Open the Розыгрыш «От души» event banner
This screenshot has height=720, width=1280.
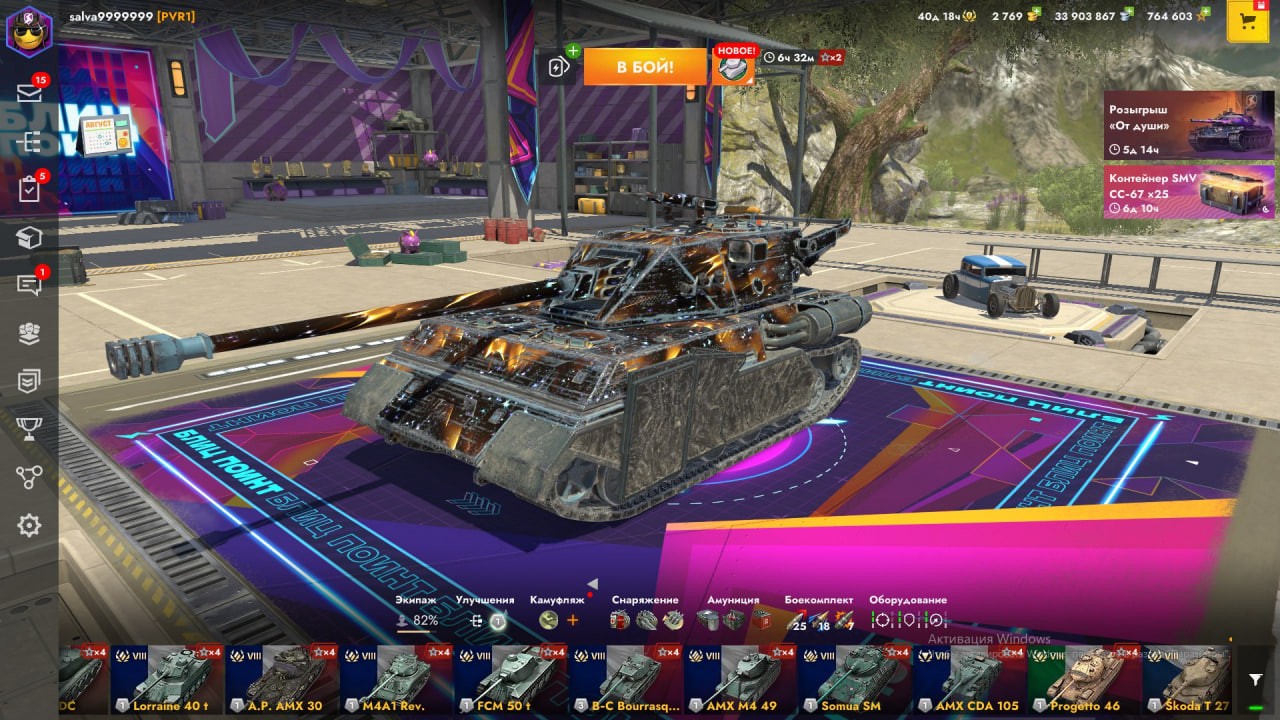coord(1188,125)
